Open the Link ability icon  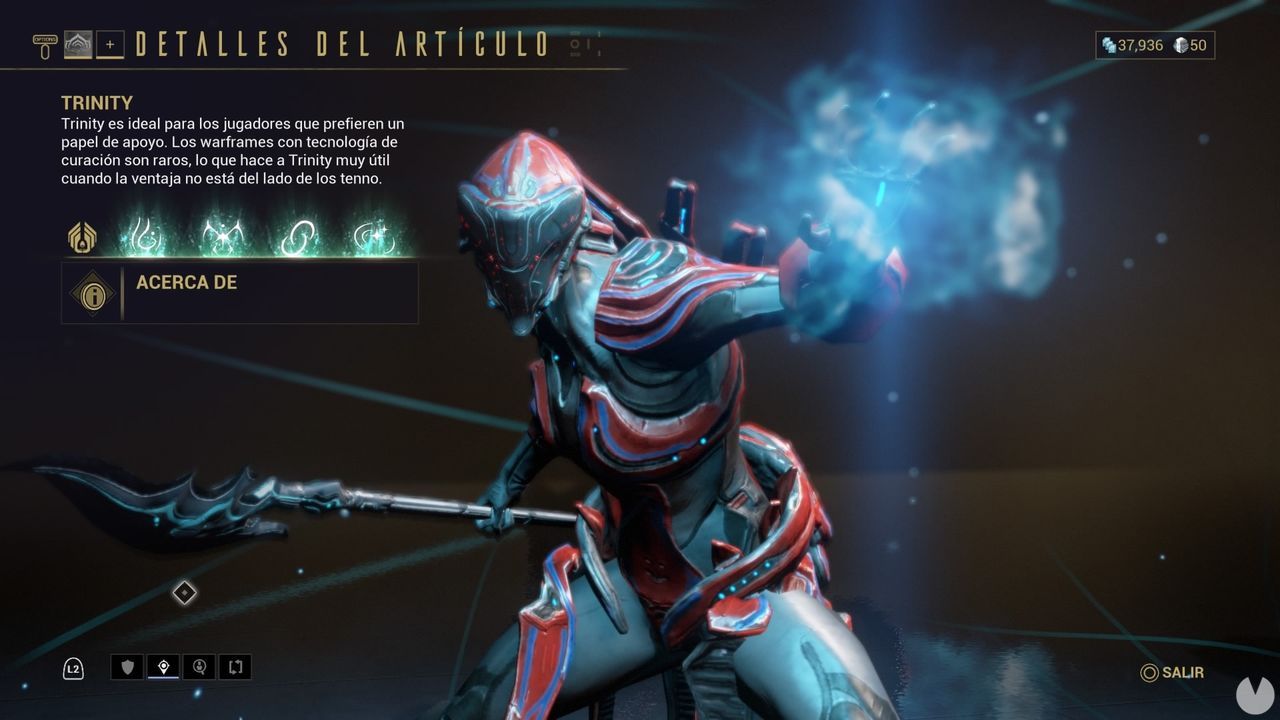coord(295,236)
